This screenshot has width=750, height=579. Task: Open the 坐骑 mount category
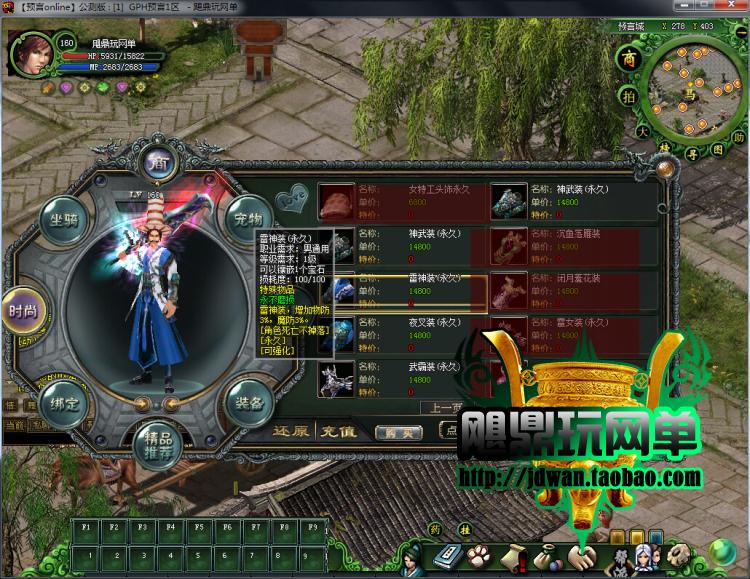(63, 220)
